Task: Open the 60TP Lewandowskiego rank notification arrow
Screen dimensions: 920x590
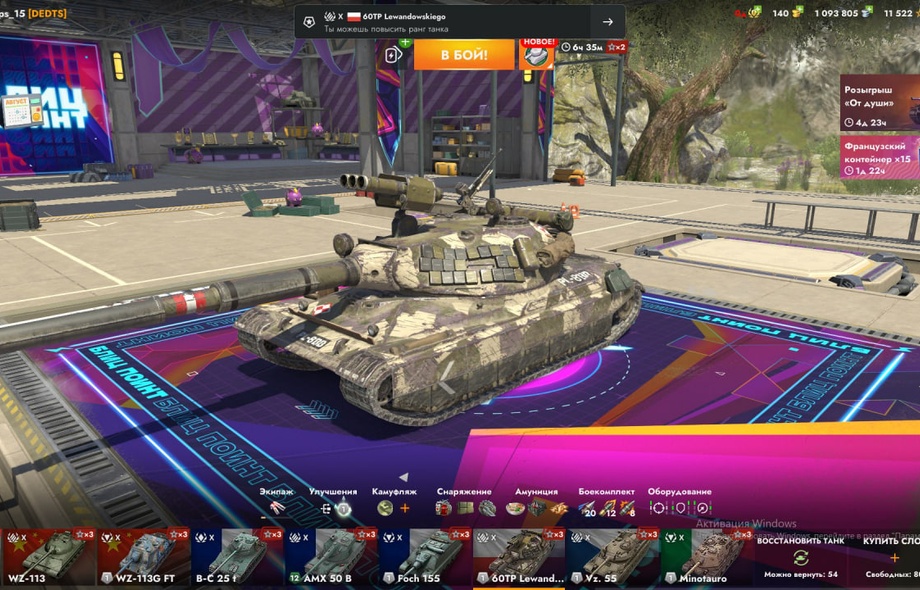Action: click(607, 22)
